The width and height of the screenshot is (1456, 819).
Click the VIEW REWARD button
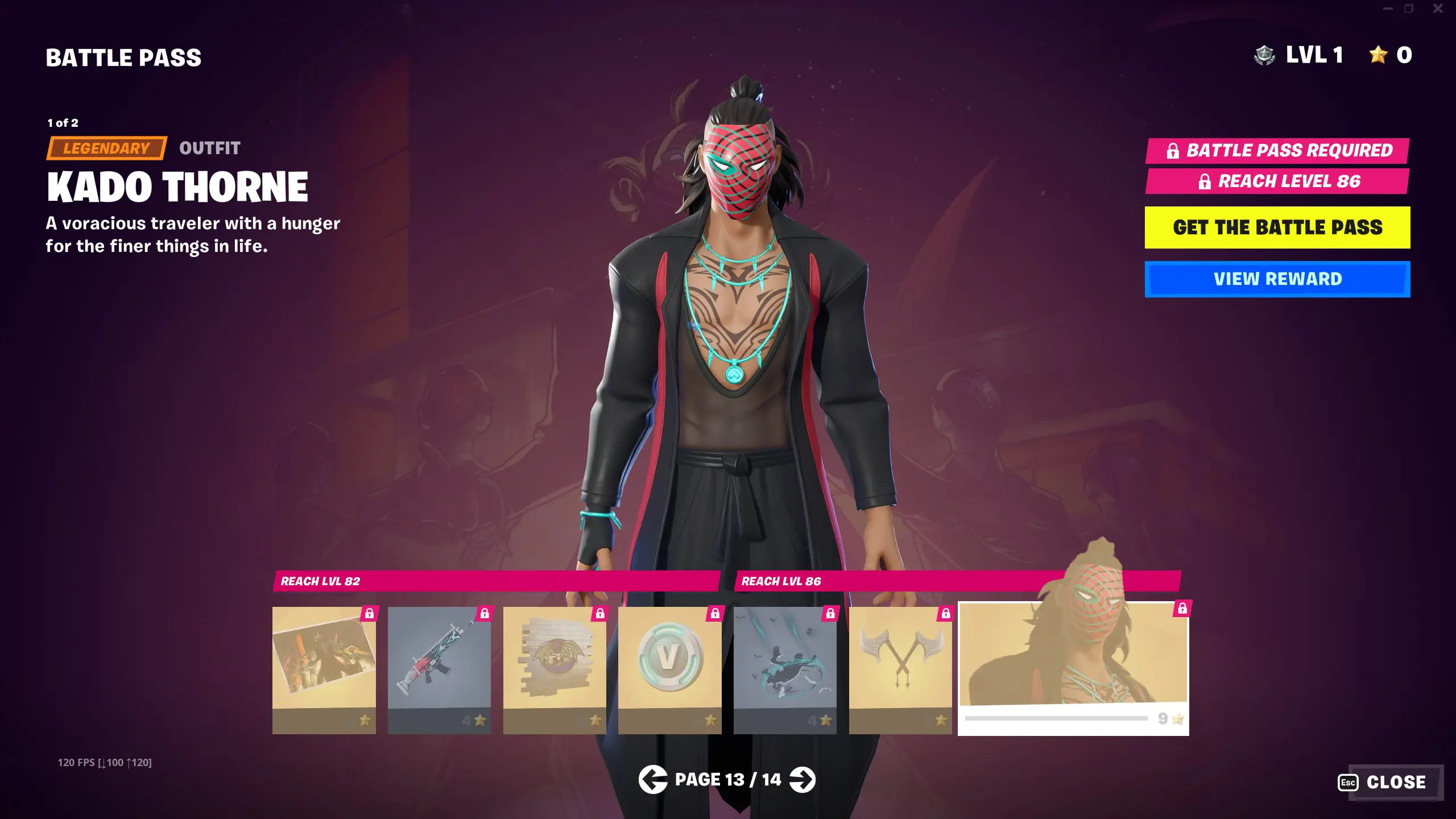click(x=1277, y=278)
